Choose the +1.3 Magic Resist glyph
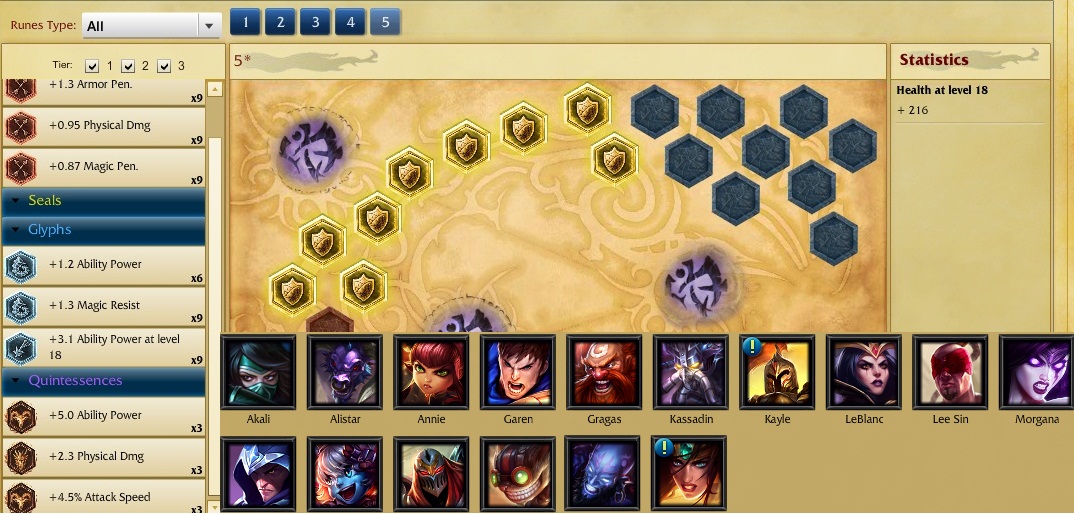The height and width of the screenshot is (514, 1074). tap(104, 306)
